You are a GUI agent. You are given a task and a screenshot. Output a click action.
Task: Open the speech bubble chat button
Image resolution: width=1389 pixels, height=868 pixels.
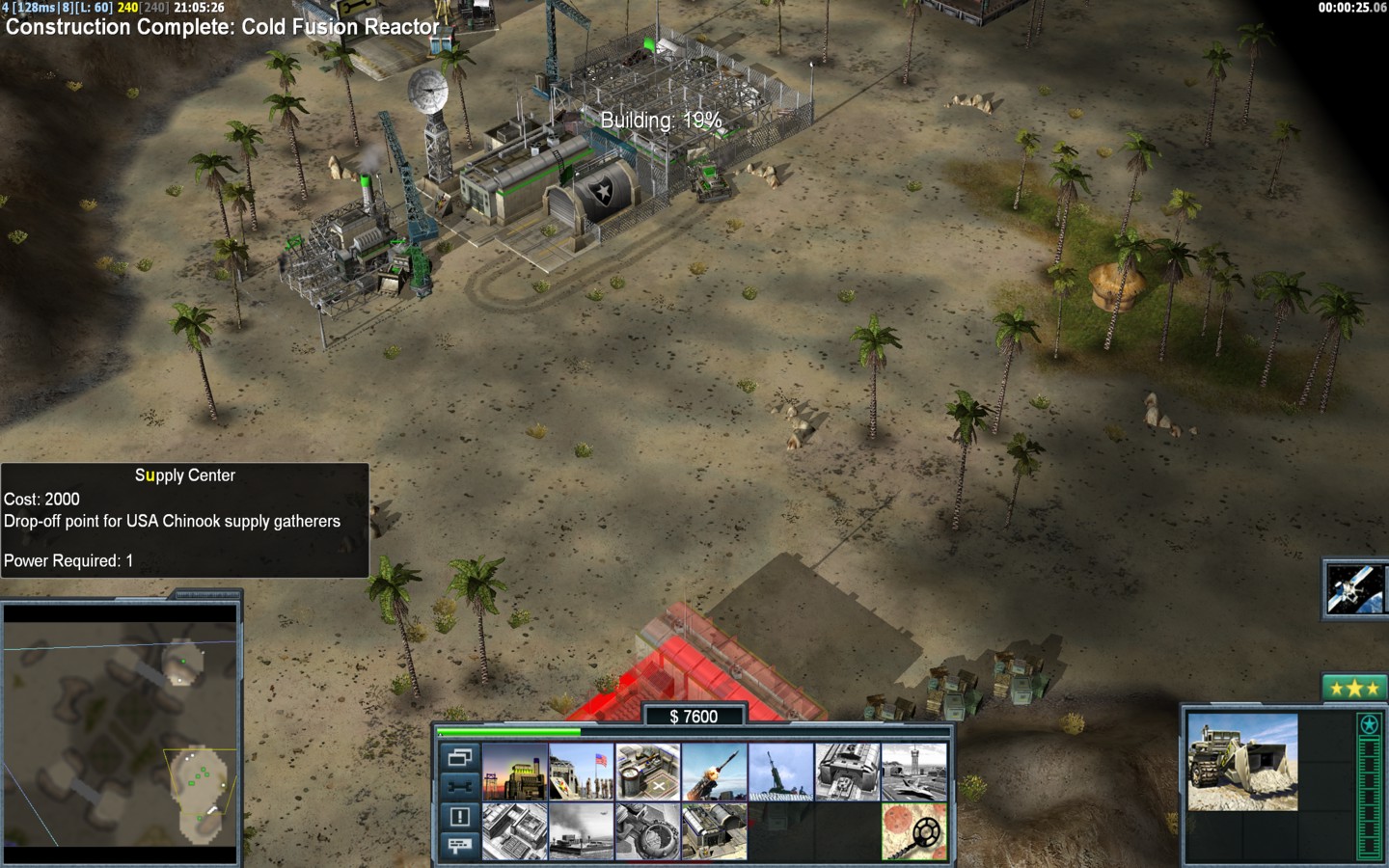(x=459, y=846)
